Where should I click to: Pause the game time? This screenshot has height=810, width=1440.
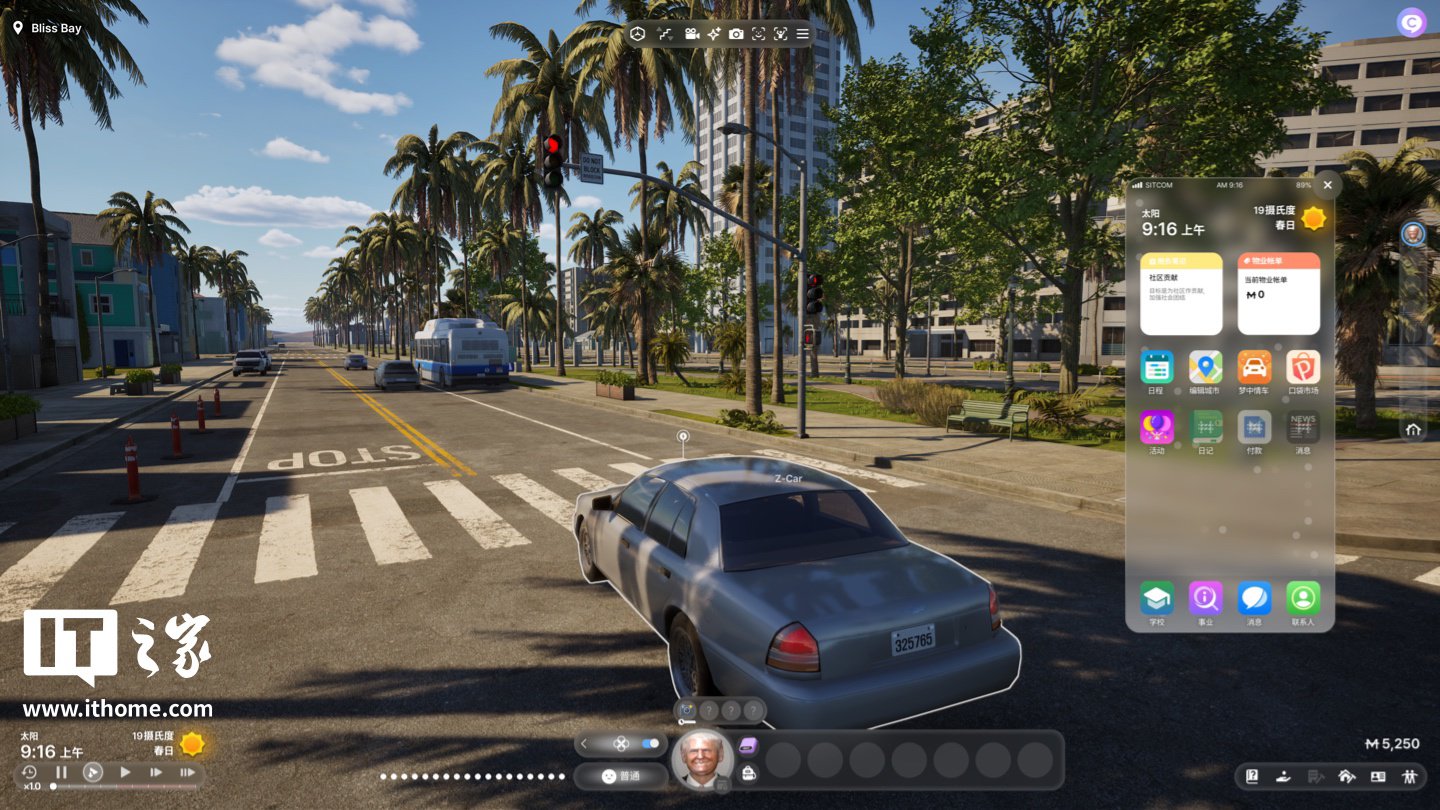(x=61, y=772)
